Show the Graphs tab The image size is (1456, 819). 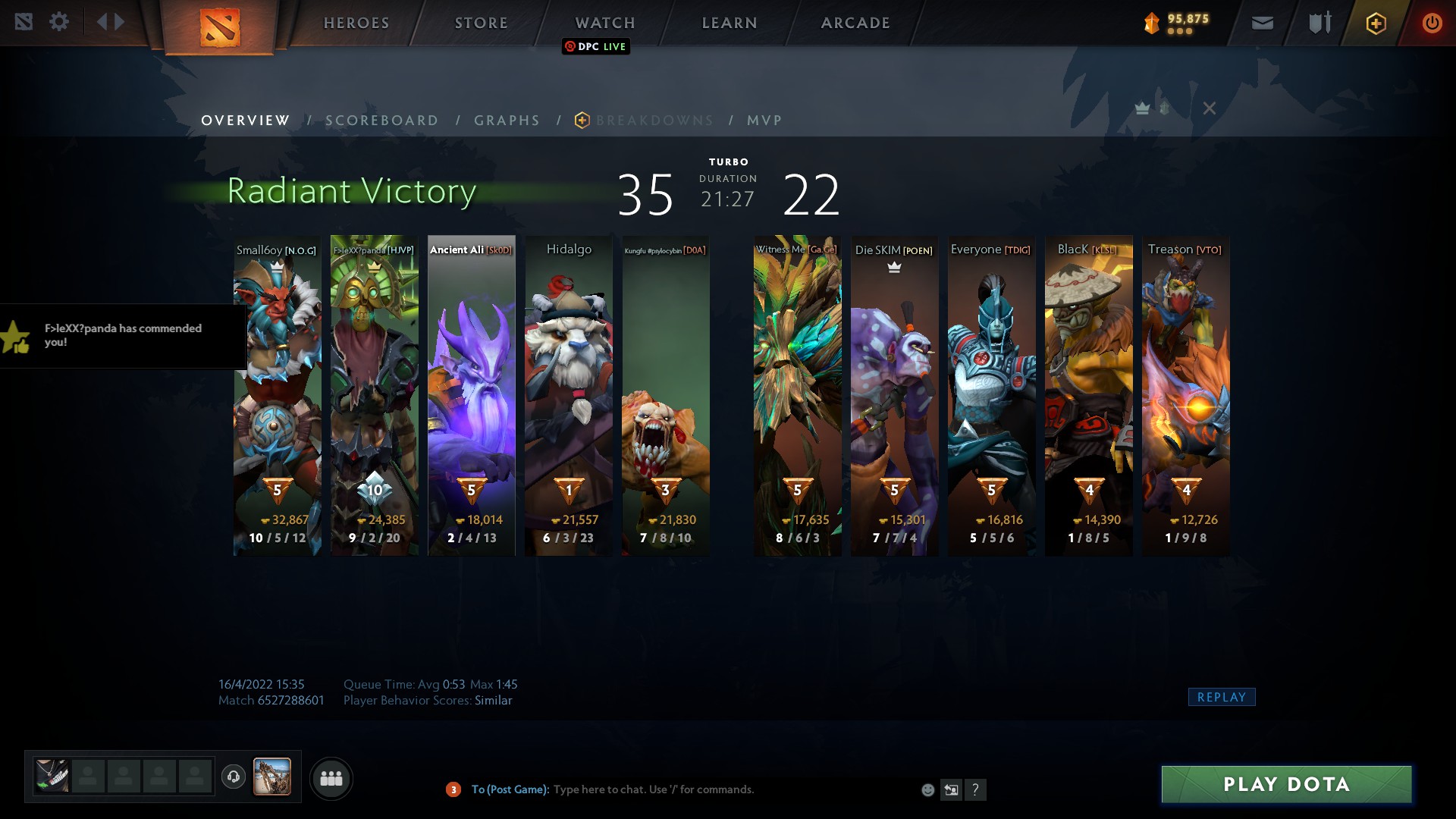507,121
